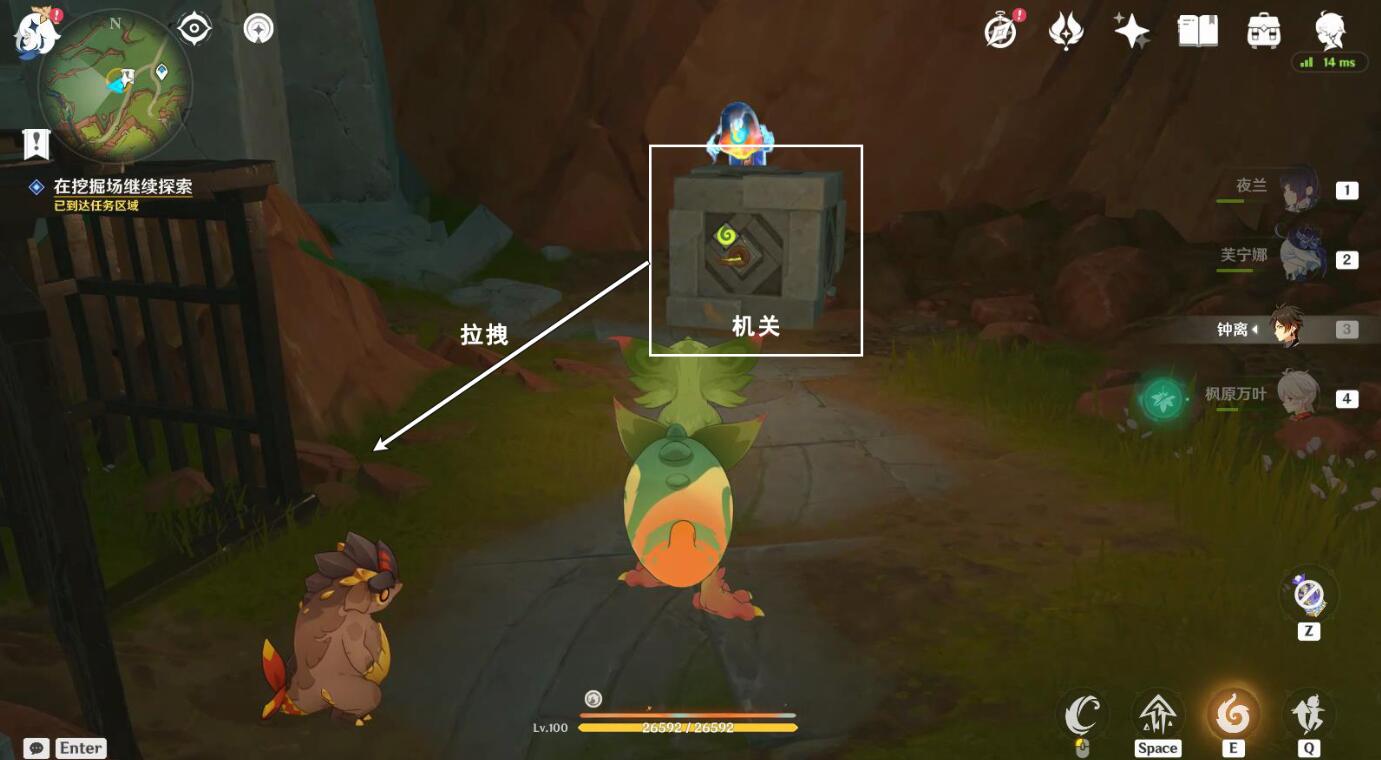Viewport: 1381px width, 760px height.
Task: Switch to party member 枫原万叶
Action: coord(1300,396)
